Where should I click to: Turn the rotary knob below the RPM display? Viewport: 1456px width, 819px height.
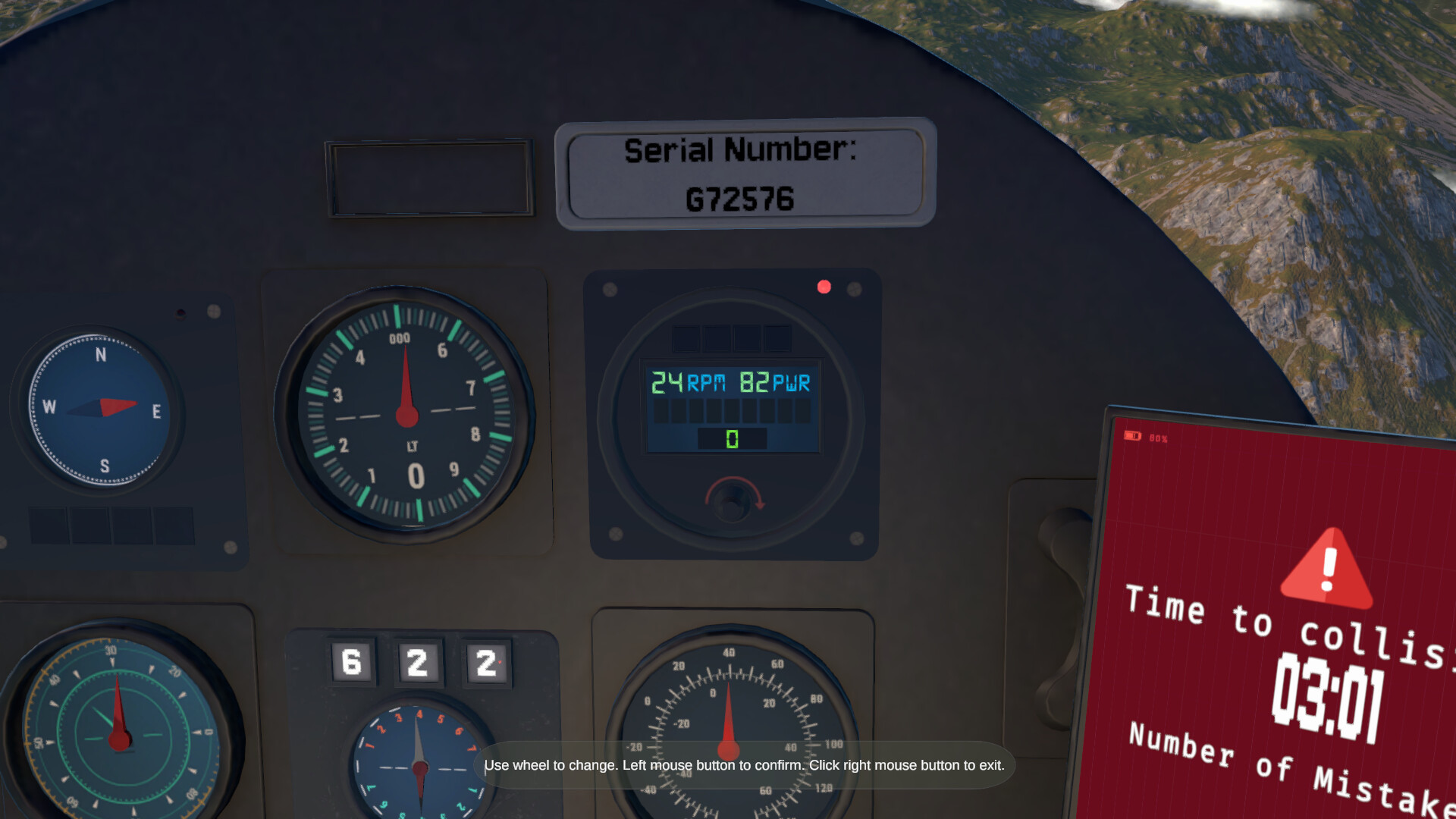(x=732, y=502)
